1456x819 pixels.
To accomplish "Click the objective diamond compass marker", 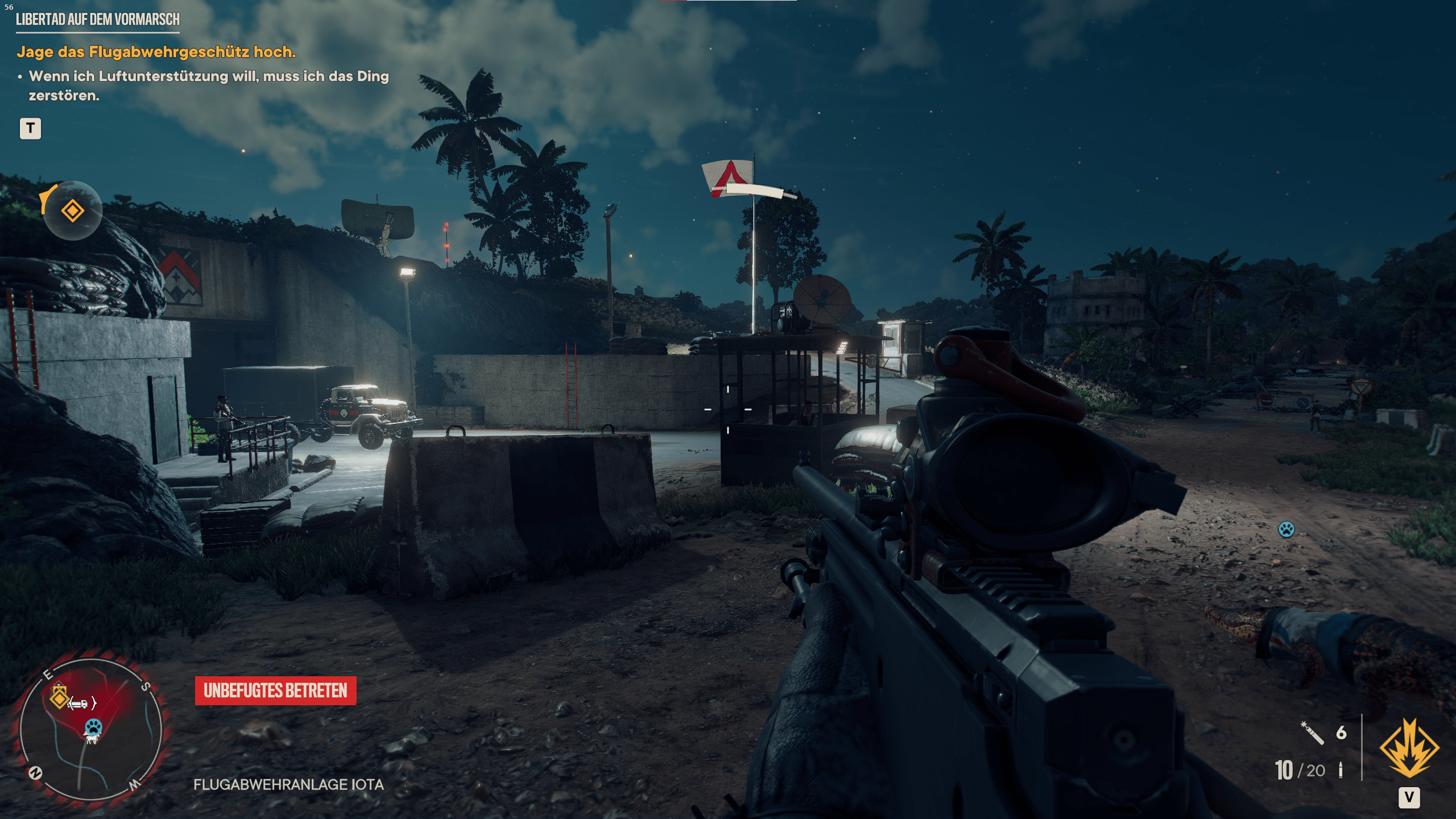I will click(x=73, y=211).
